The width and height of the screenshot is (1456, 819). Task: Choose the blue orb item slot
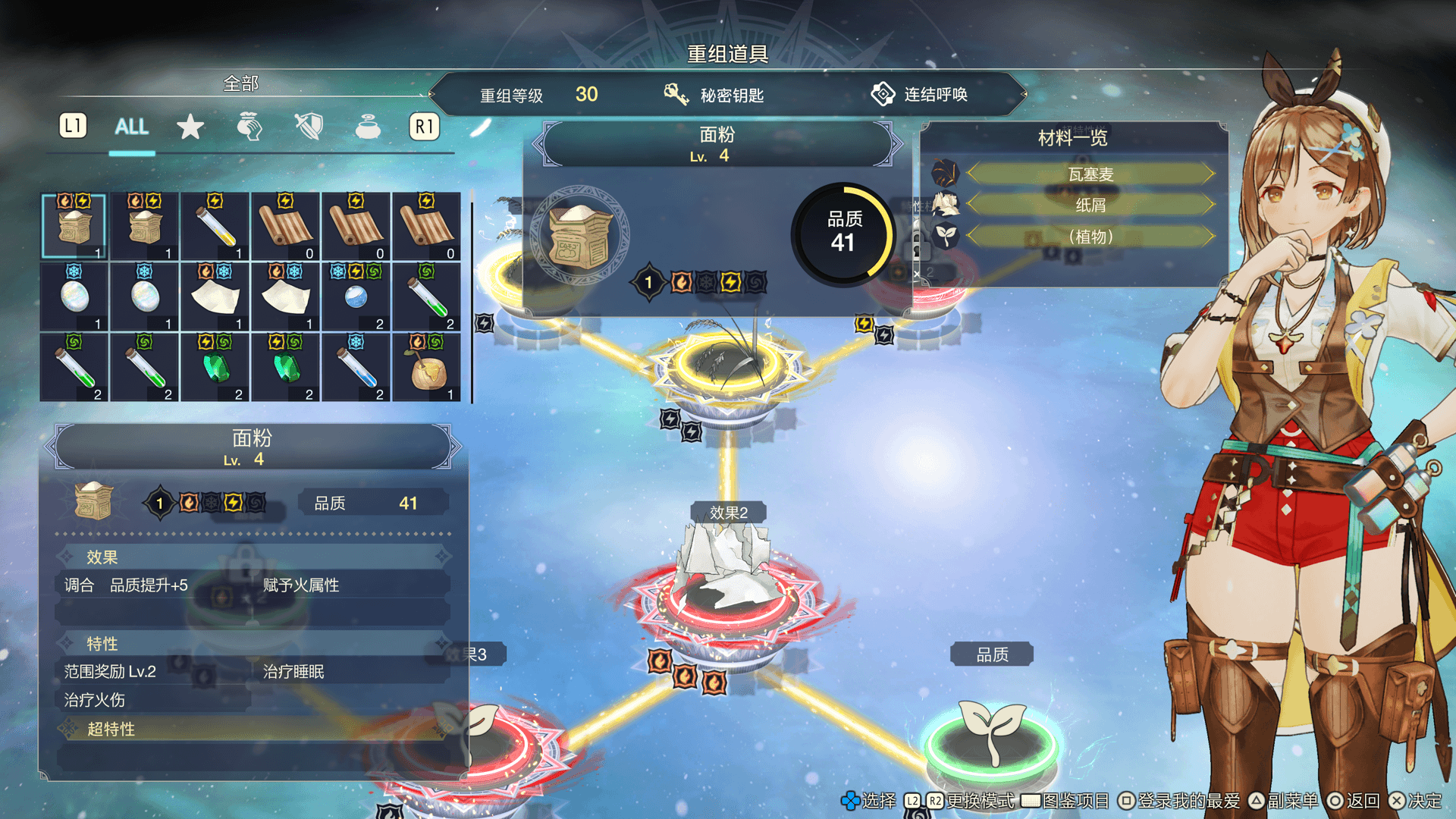(x=356, y=297)
